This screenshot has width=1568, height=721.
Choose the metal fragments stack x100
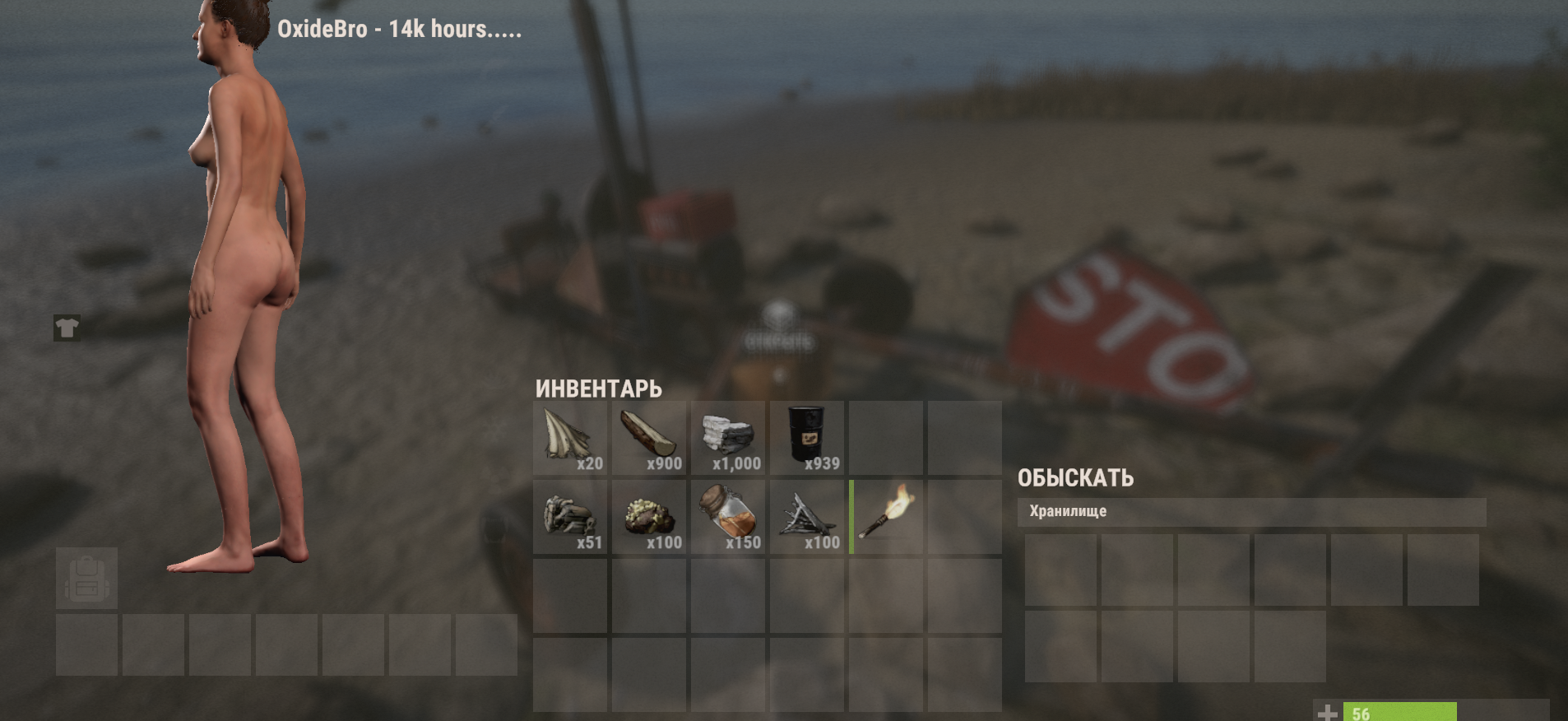pyautogui.click(x=806, y=517)
